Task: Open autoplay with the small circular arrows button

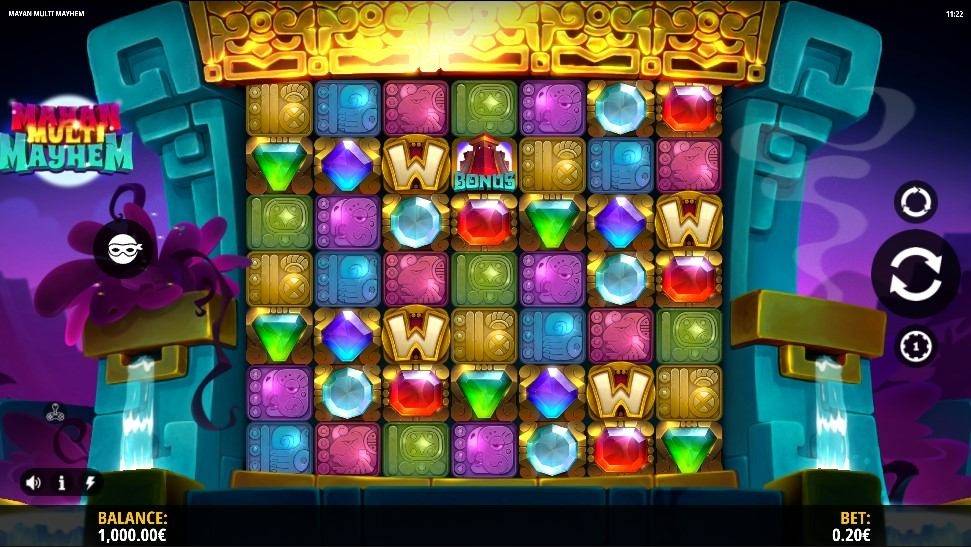Action: 915,201
